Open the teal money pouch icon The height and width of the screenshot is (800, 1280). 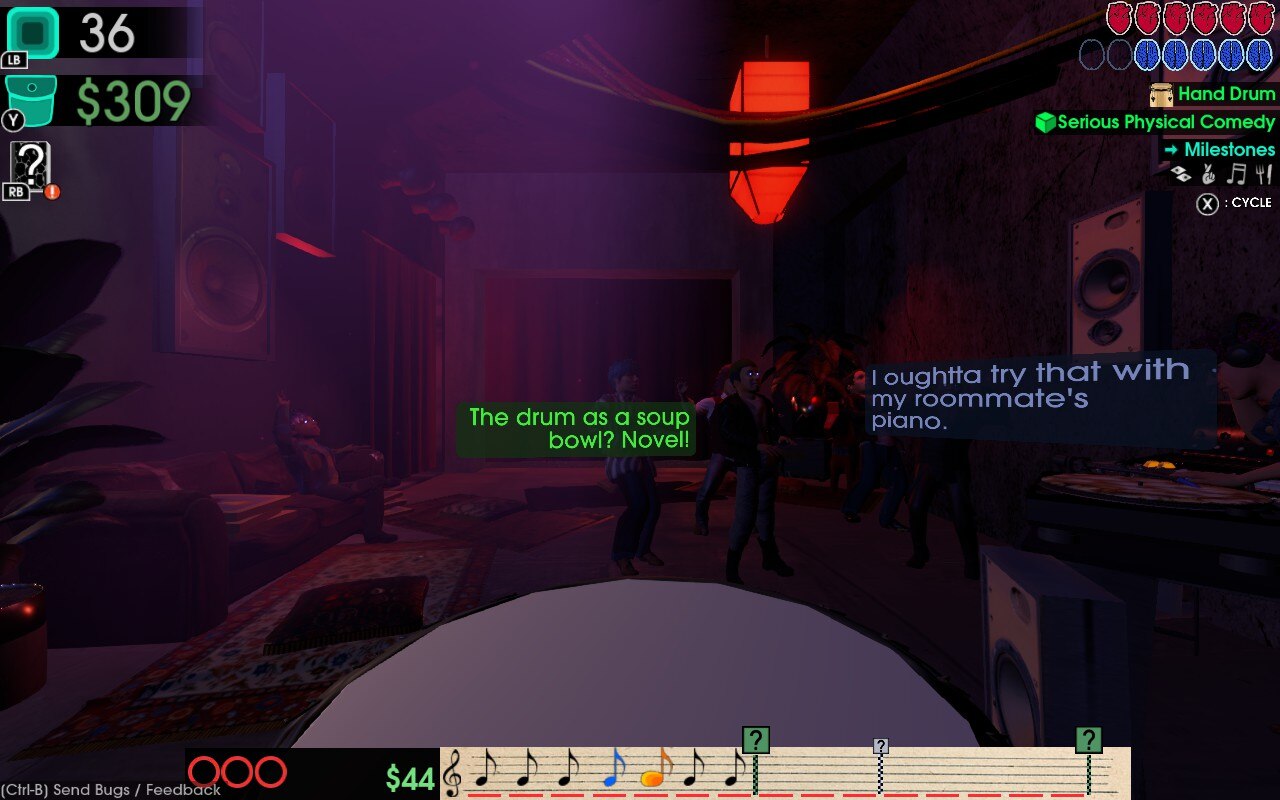pos(30,100)
